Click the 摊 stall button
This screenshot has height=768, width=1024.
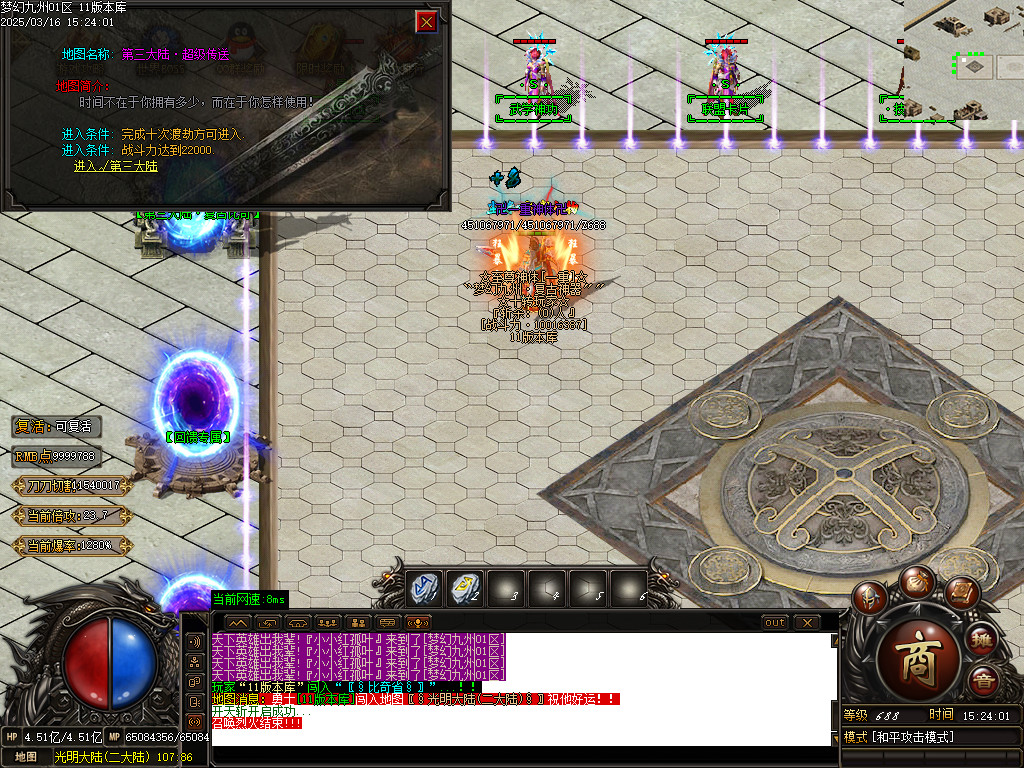[x=984, y=638]
